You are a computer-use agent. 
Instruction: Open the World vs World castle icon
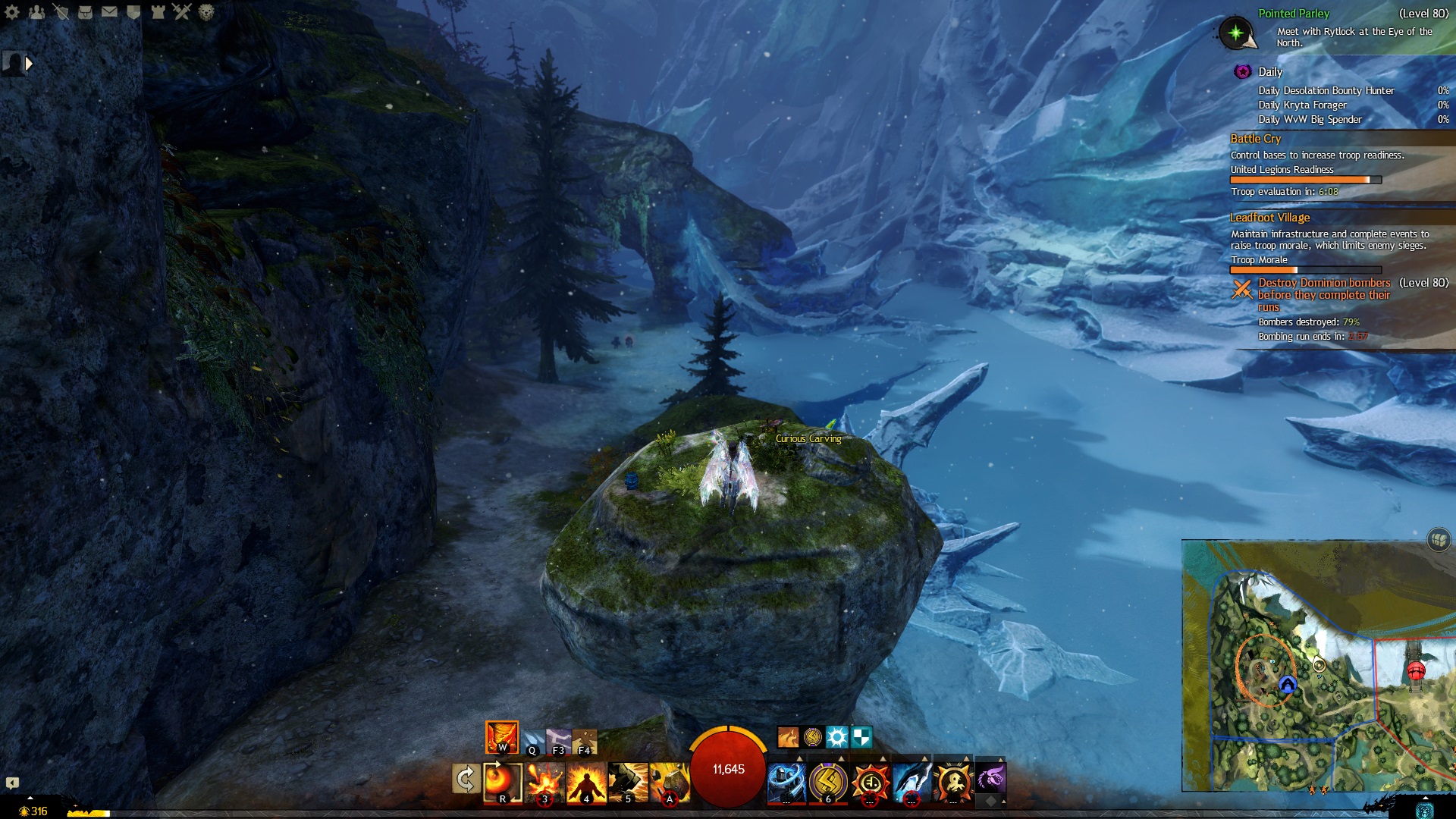coord(158,12)
